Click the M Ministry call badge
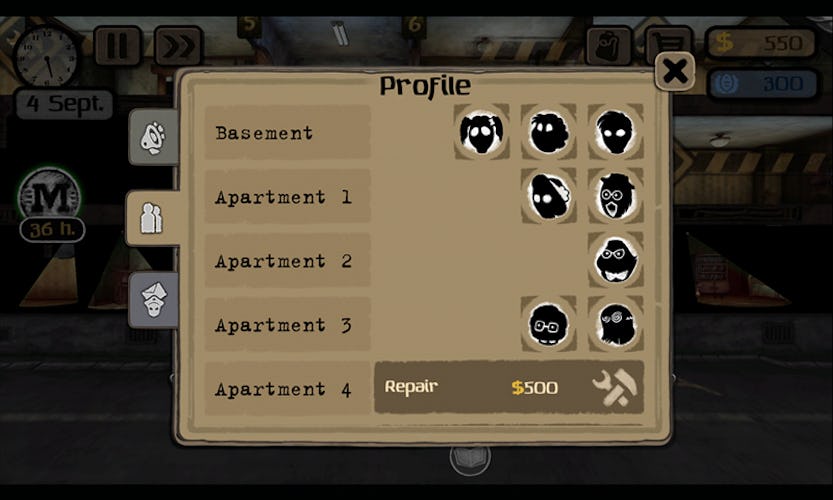The height and width of the screenshot is (500, 833). (50, 197)
